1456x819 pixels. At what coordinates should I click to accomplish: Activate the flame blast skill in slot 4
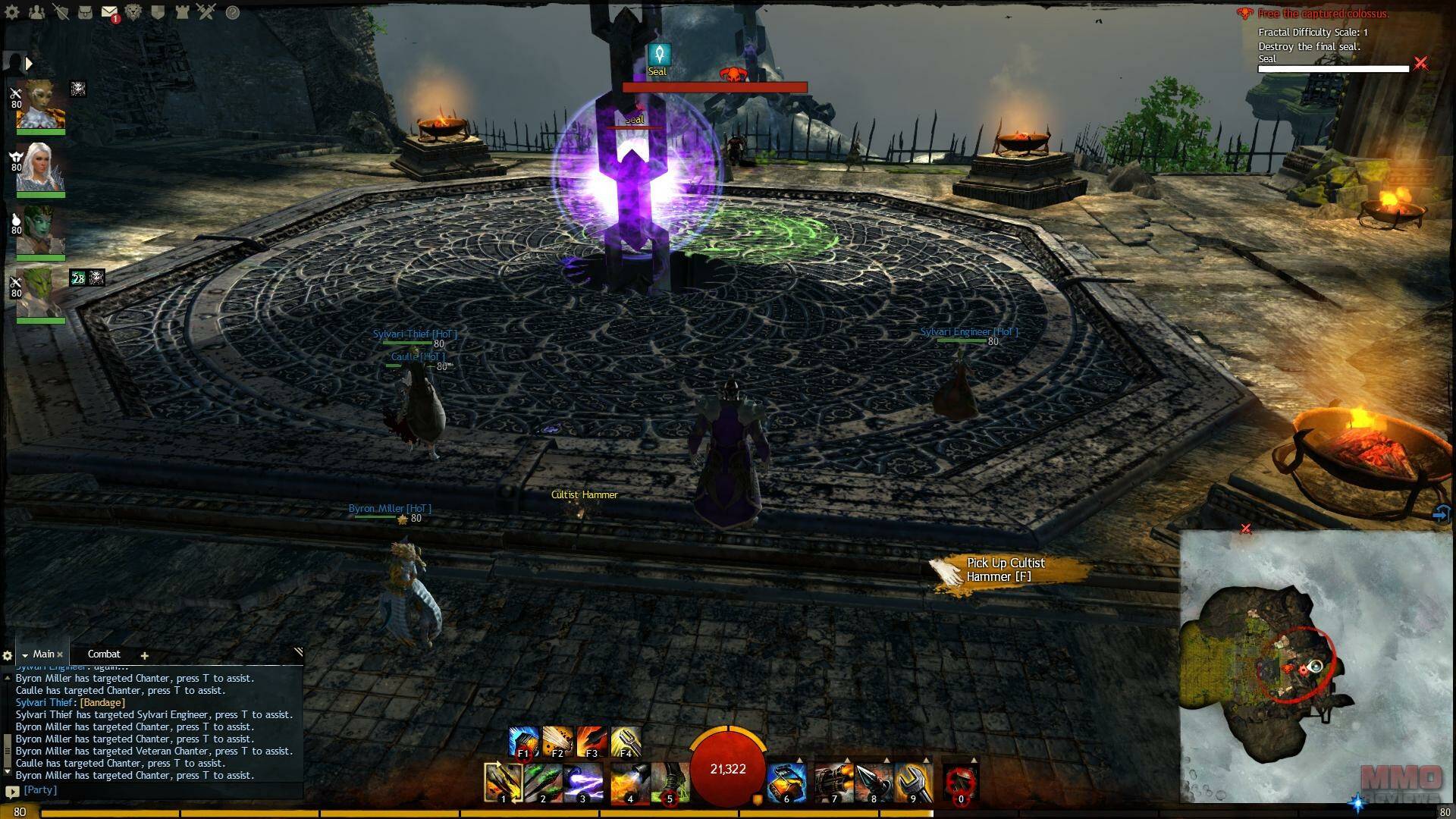point(629,782)
